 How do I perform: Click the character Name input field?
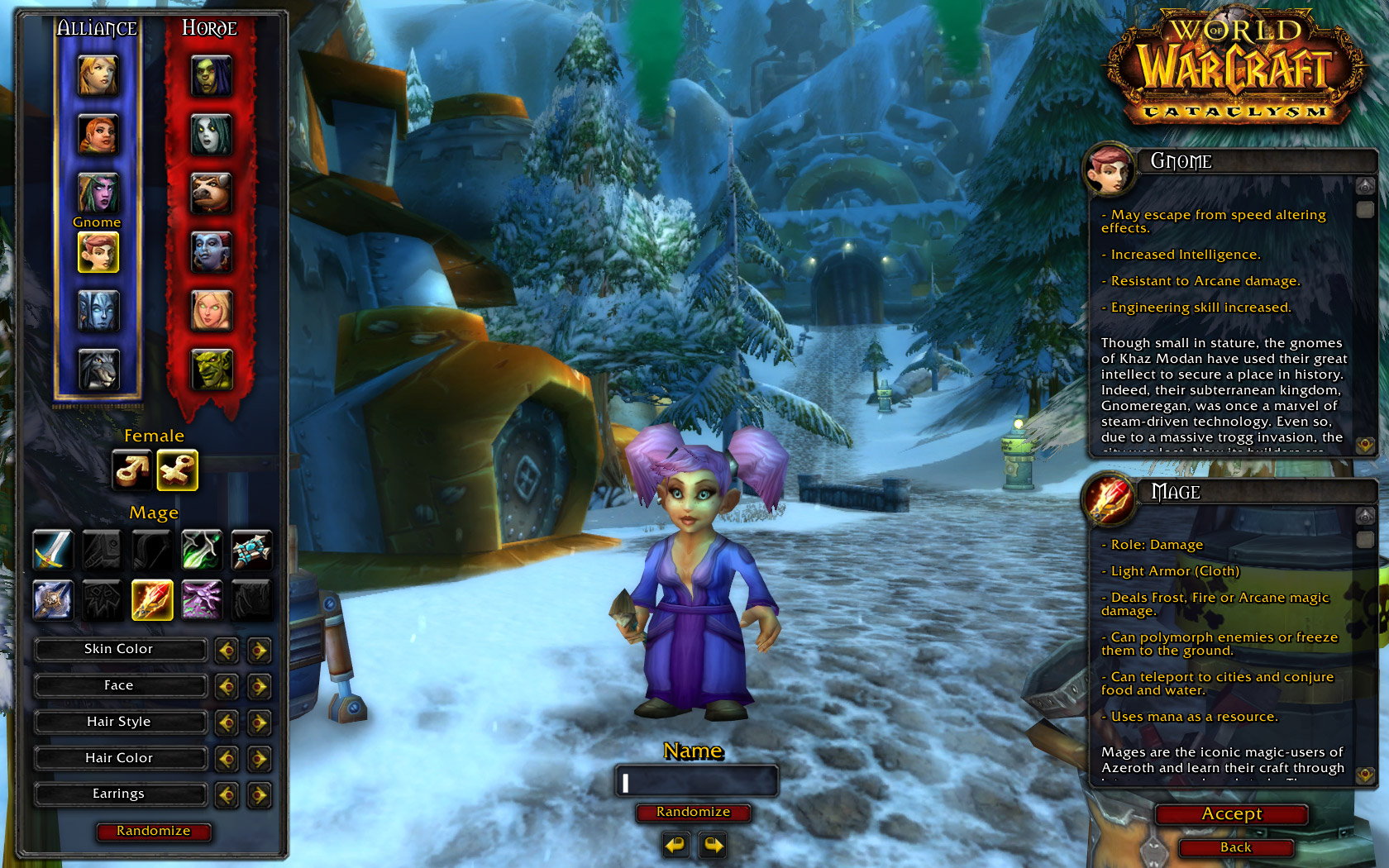coord(696,781)
